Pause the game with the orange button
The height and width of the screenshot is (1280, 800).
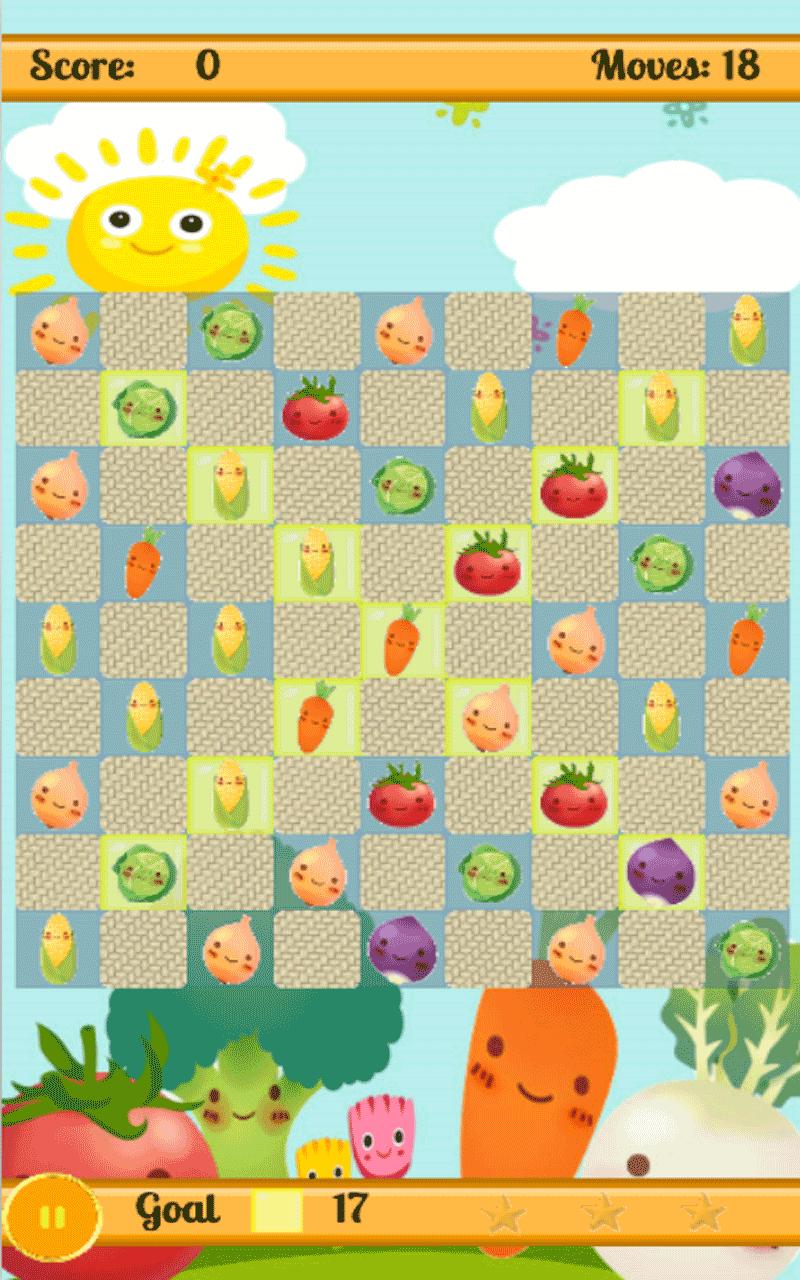51,1218
